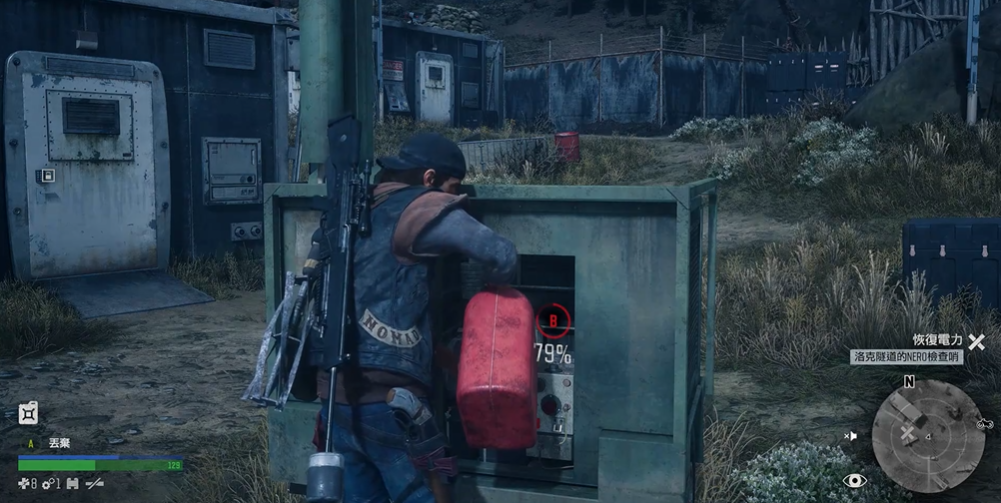The width and height of the screenshot is (1001, 503).
Task: Select the medical bandage inventory icon
Action: (x=25, y=484)
